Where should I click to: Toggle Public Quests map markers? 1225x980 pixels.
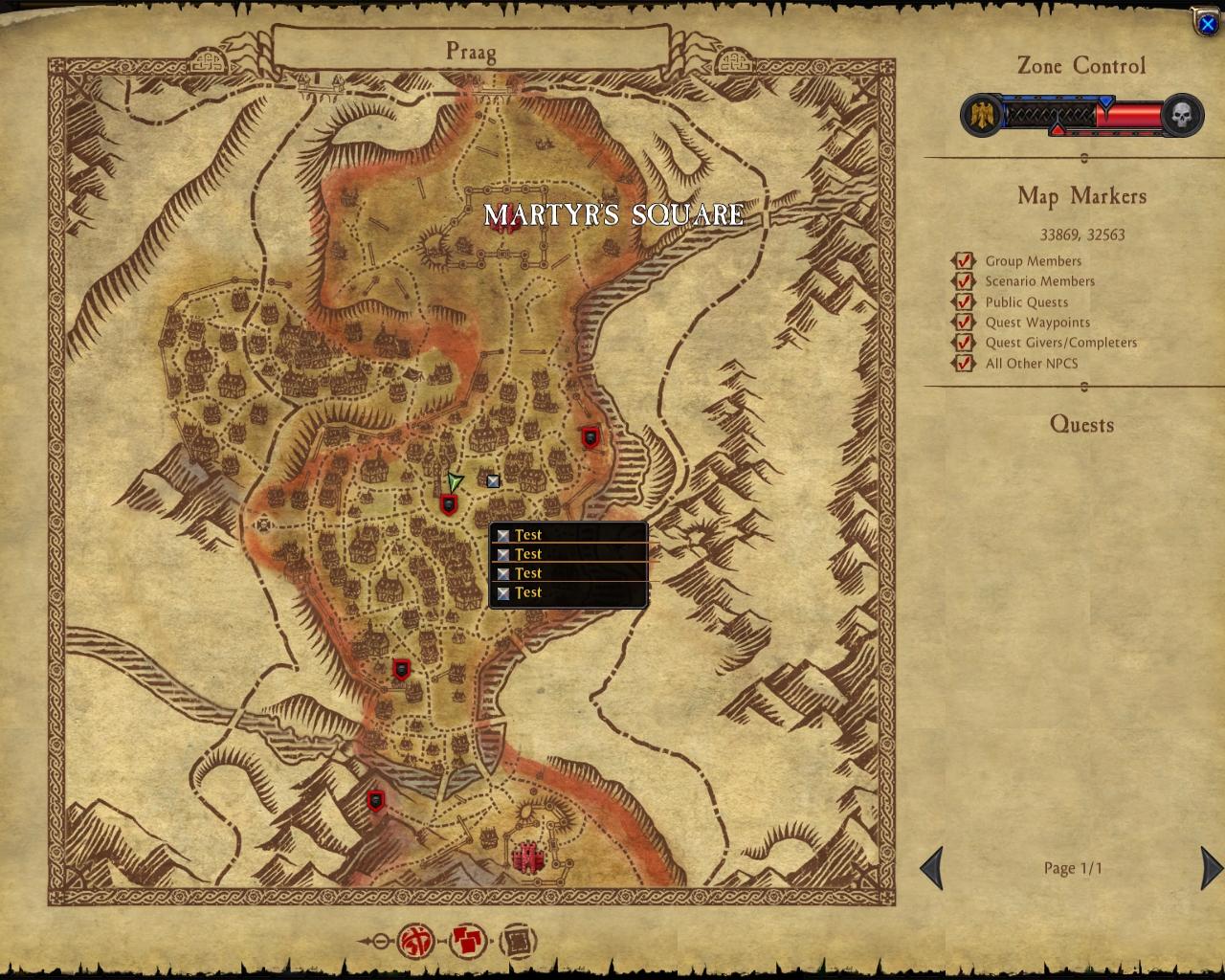click(963, 302)
